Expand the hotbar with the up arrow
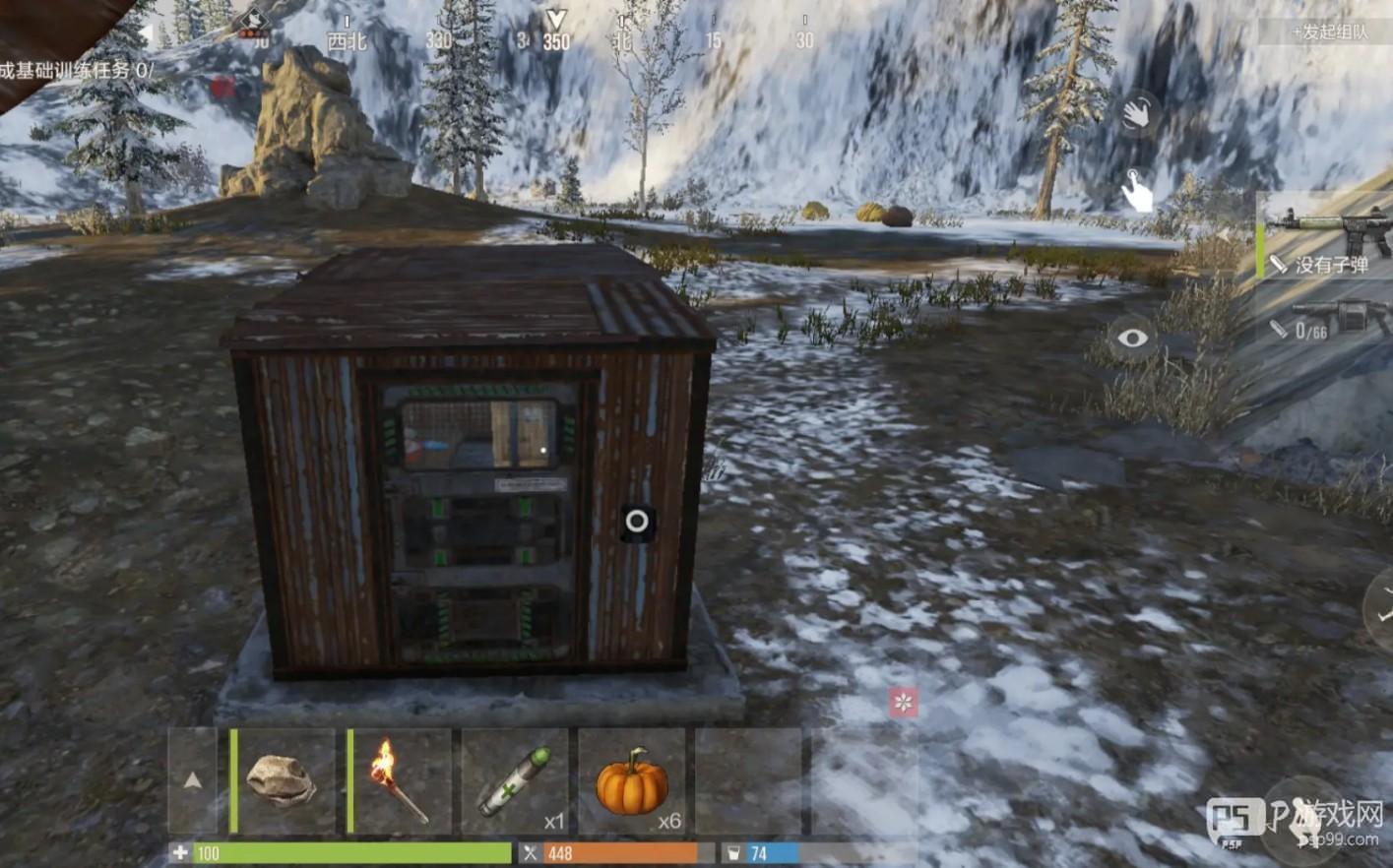 193,780
